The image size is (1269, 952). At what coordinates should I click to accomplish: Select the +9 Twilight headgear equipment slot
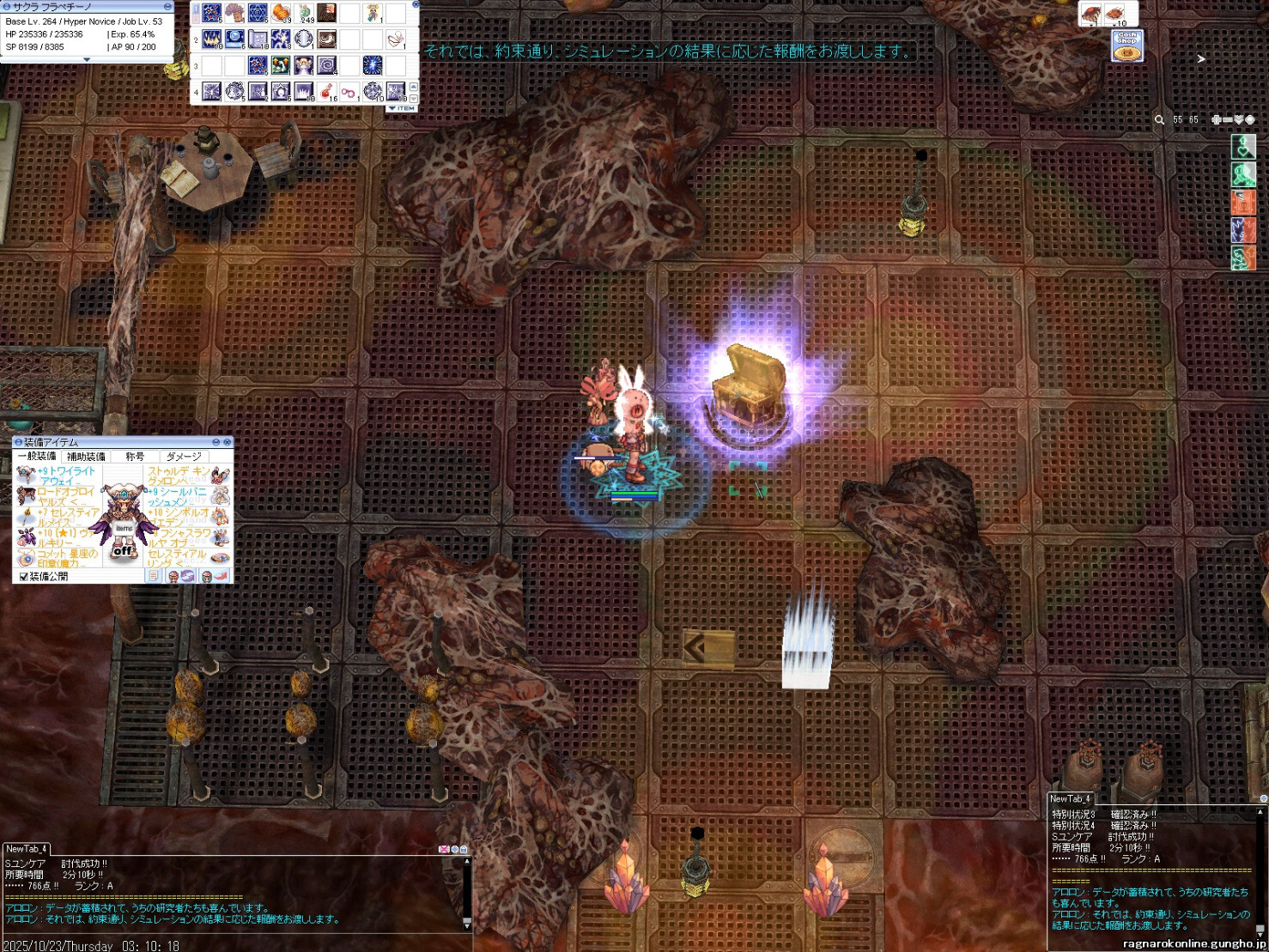tap(26, 475)
